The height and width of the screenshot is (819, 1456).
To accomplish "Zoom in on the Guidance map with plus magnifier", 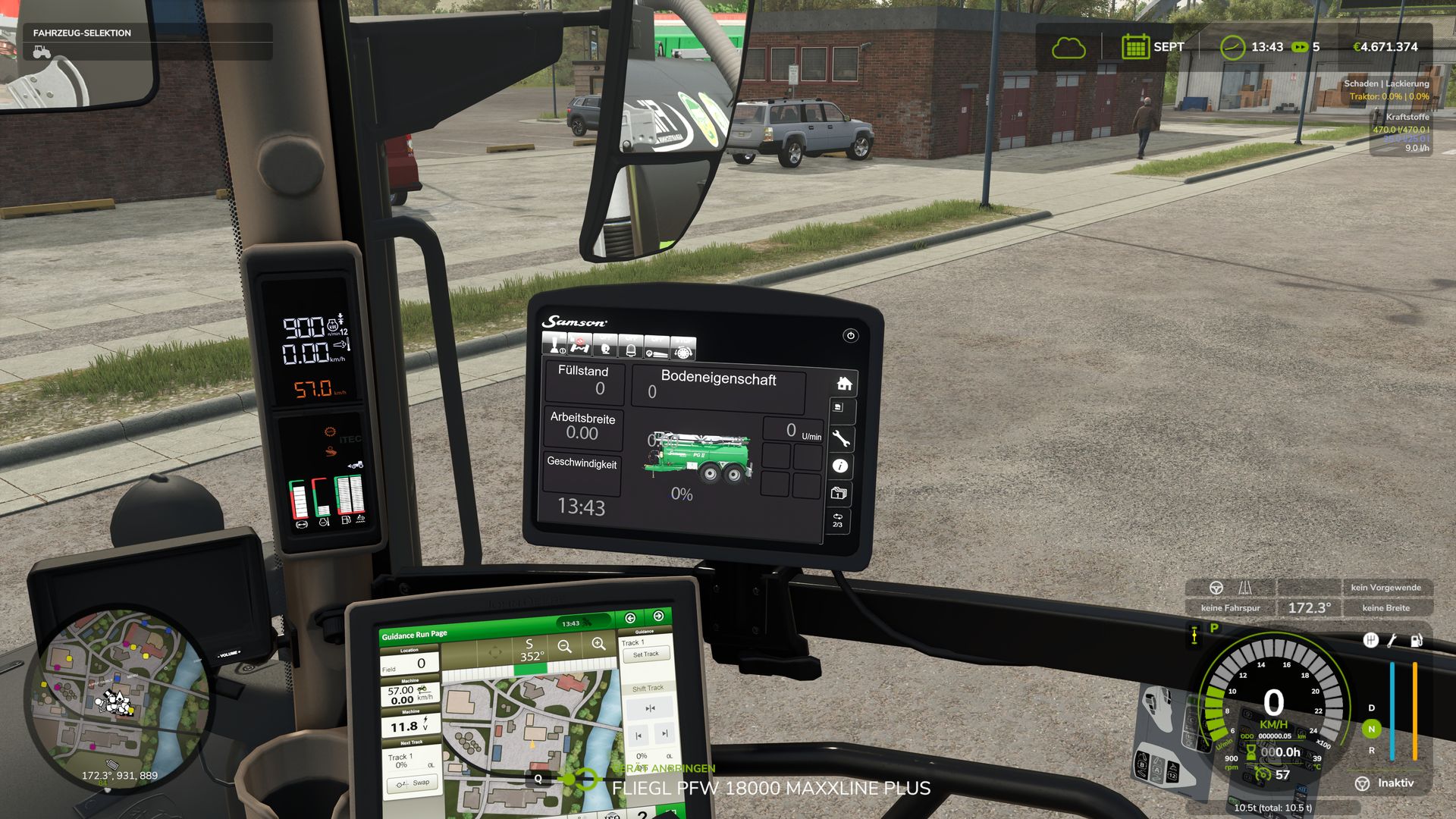I will (598, 645).
